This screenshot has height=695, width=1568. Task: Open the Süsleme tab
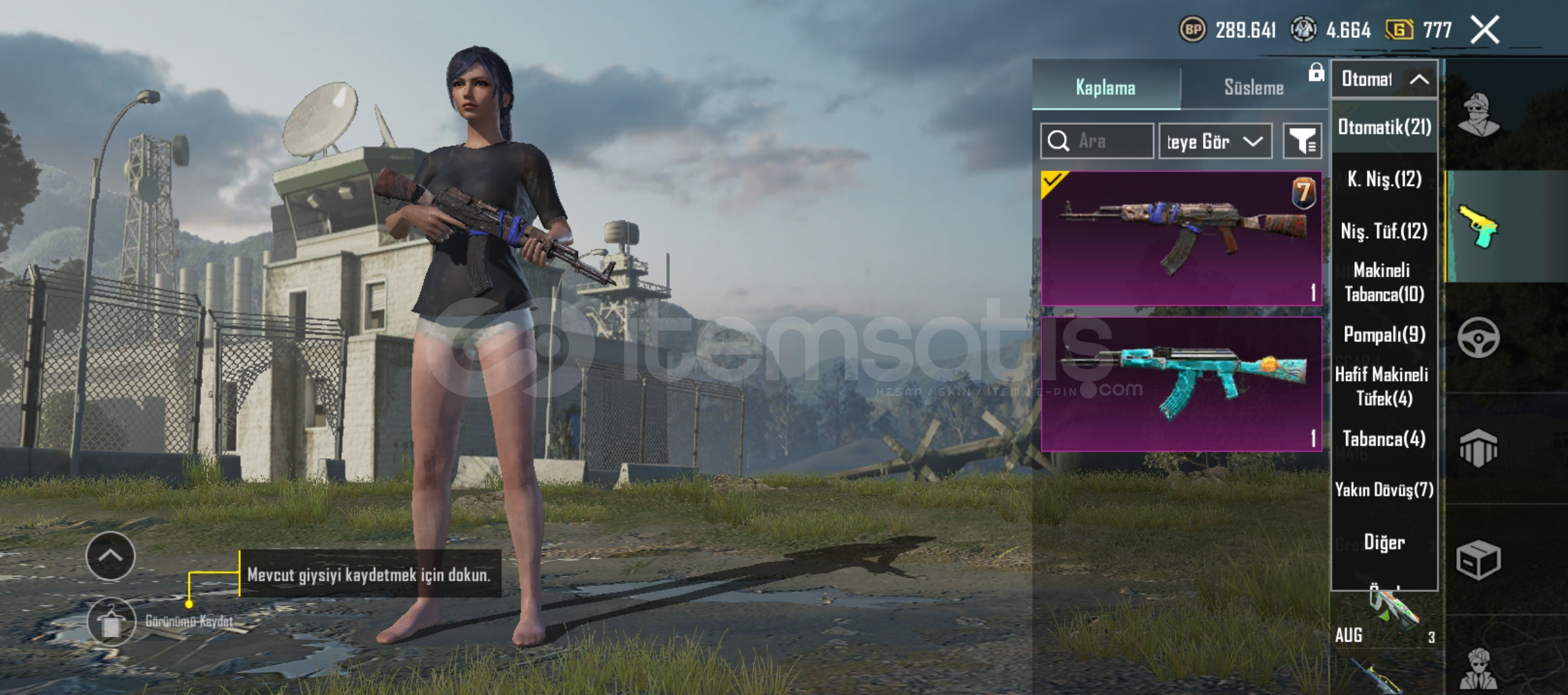coord(1253,88)
